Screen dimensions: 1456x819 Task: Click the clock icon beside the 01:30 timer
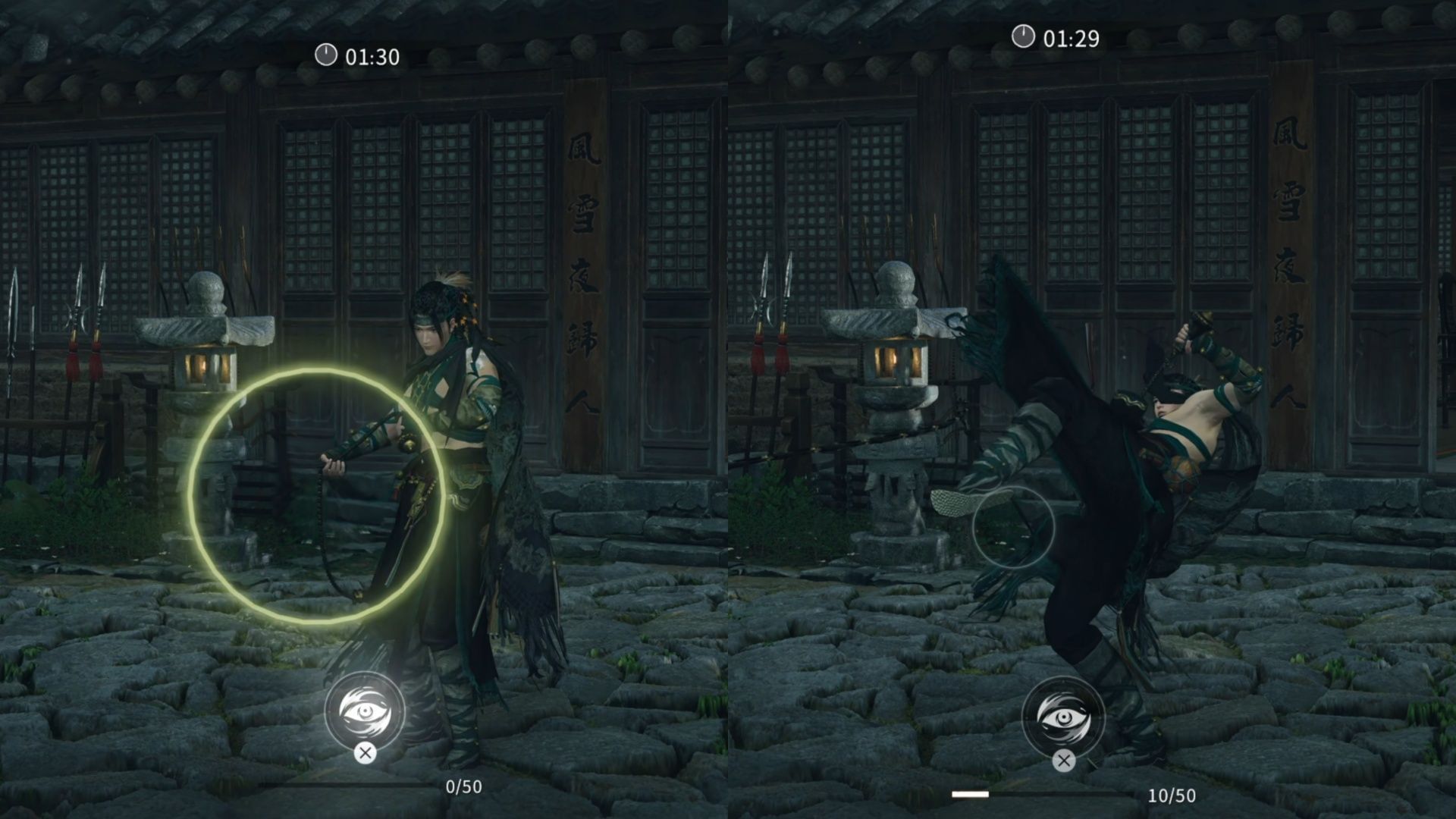coord(325,55)
